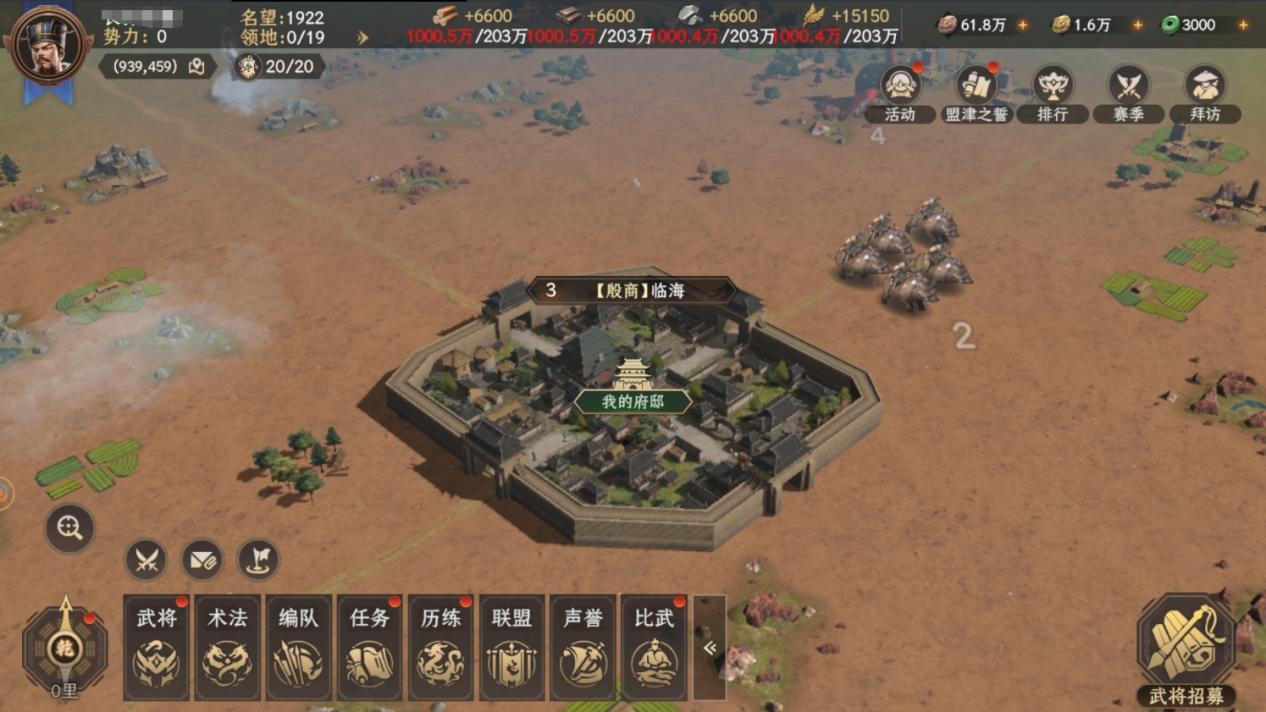This screenshot has height=712, width=1266.
Task: Open the 历练 training menu
Action: [440, 647]
